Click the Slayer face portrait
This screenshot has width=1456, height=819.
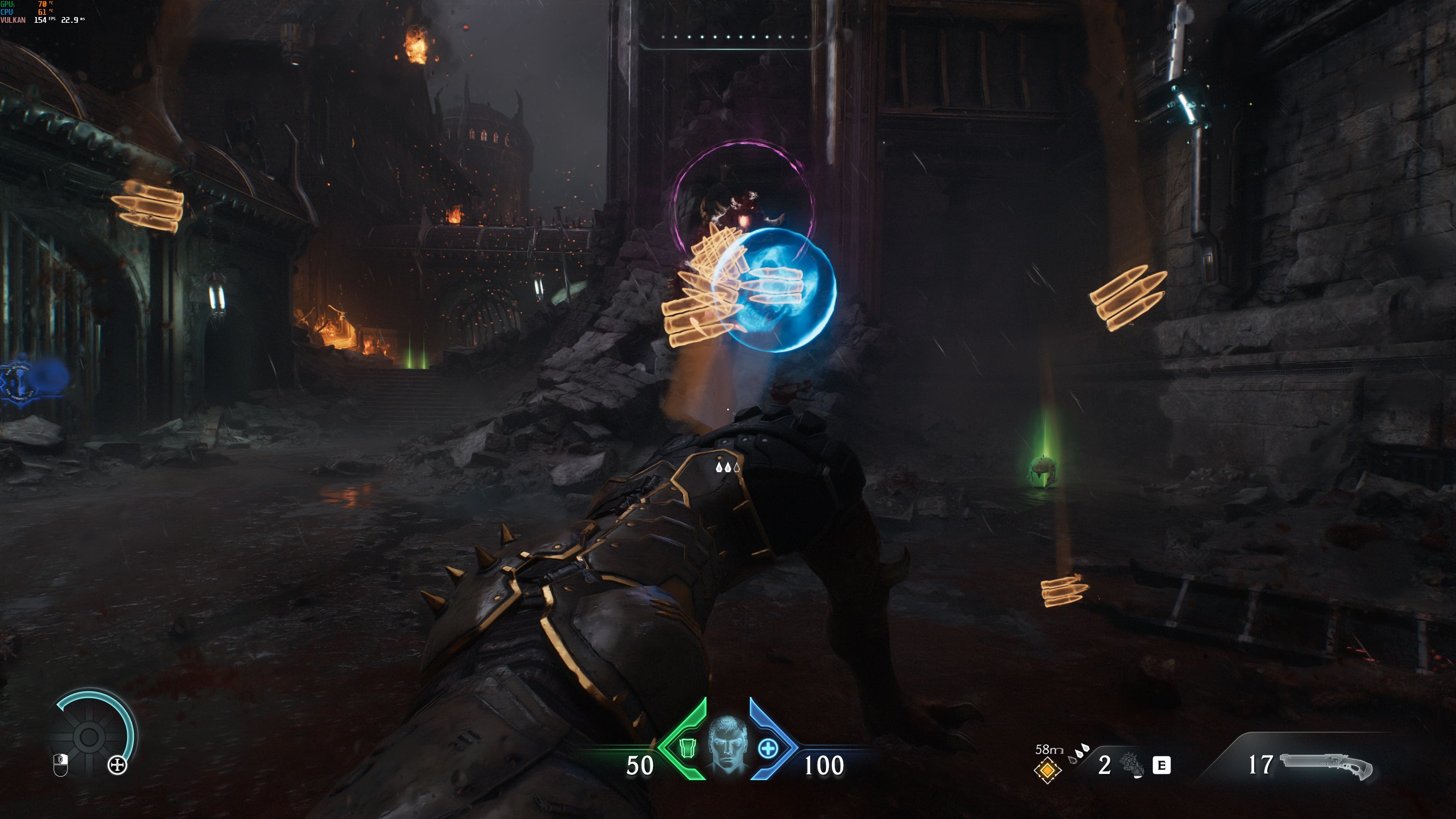pyautogui.click(x=728, y=745)
